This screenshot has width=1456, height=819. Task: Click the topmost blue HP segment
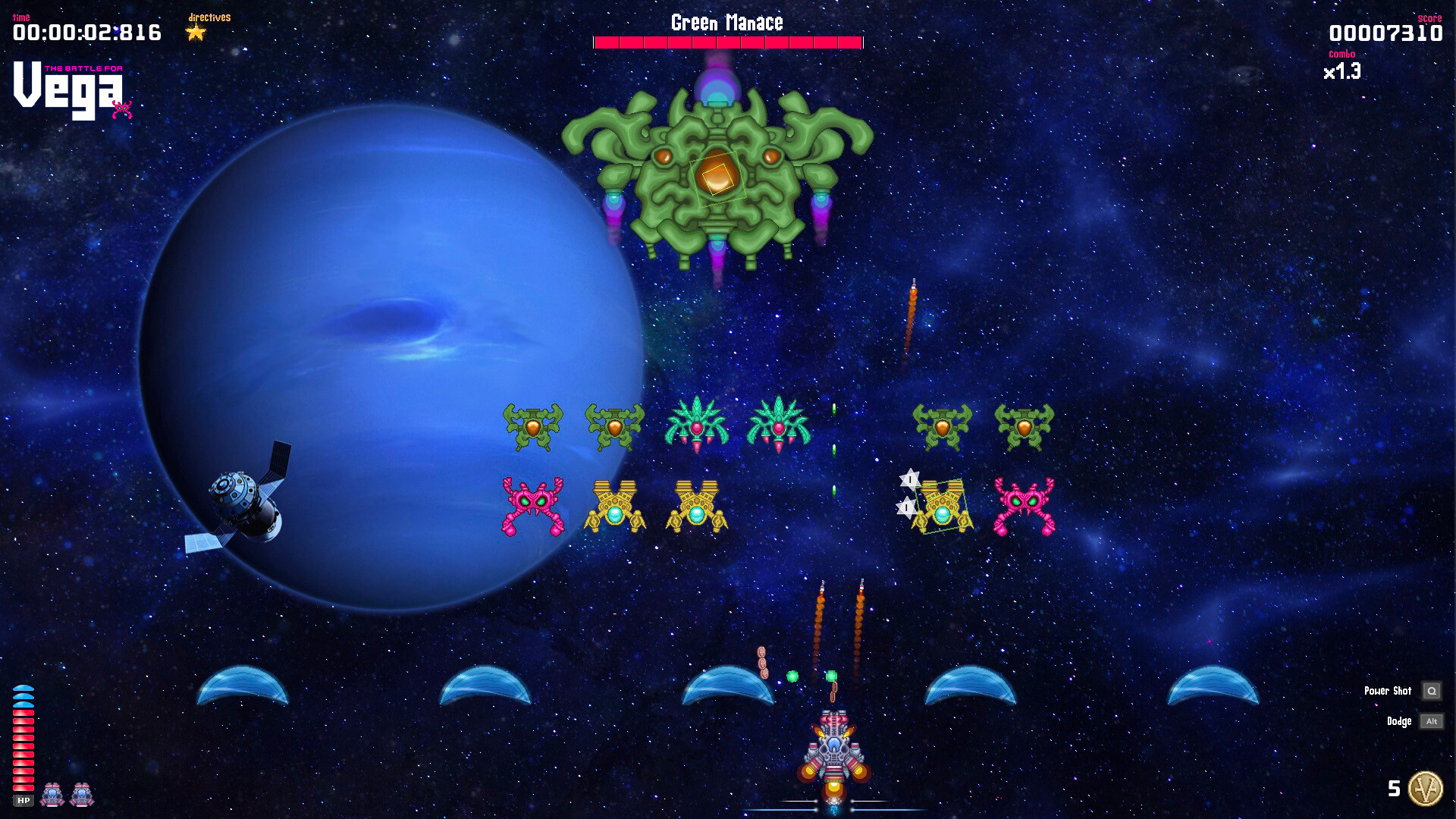coord(24,688)
